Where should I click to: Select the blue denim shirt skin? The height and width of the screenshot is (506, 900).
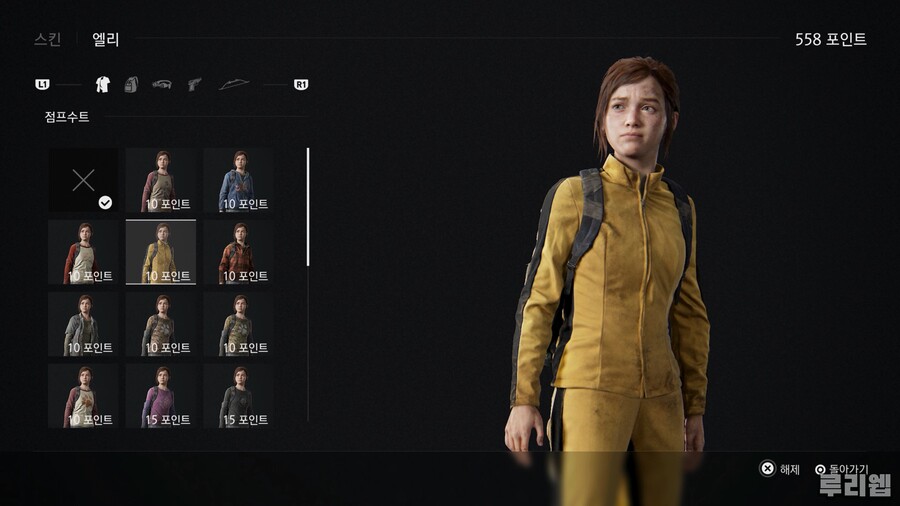pyautogui.click(x=238, y=180)
